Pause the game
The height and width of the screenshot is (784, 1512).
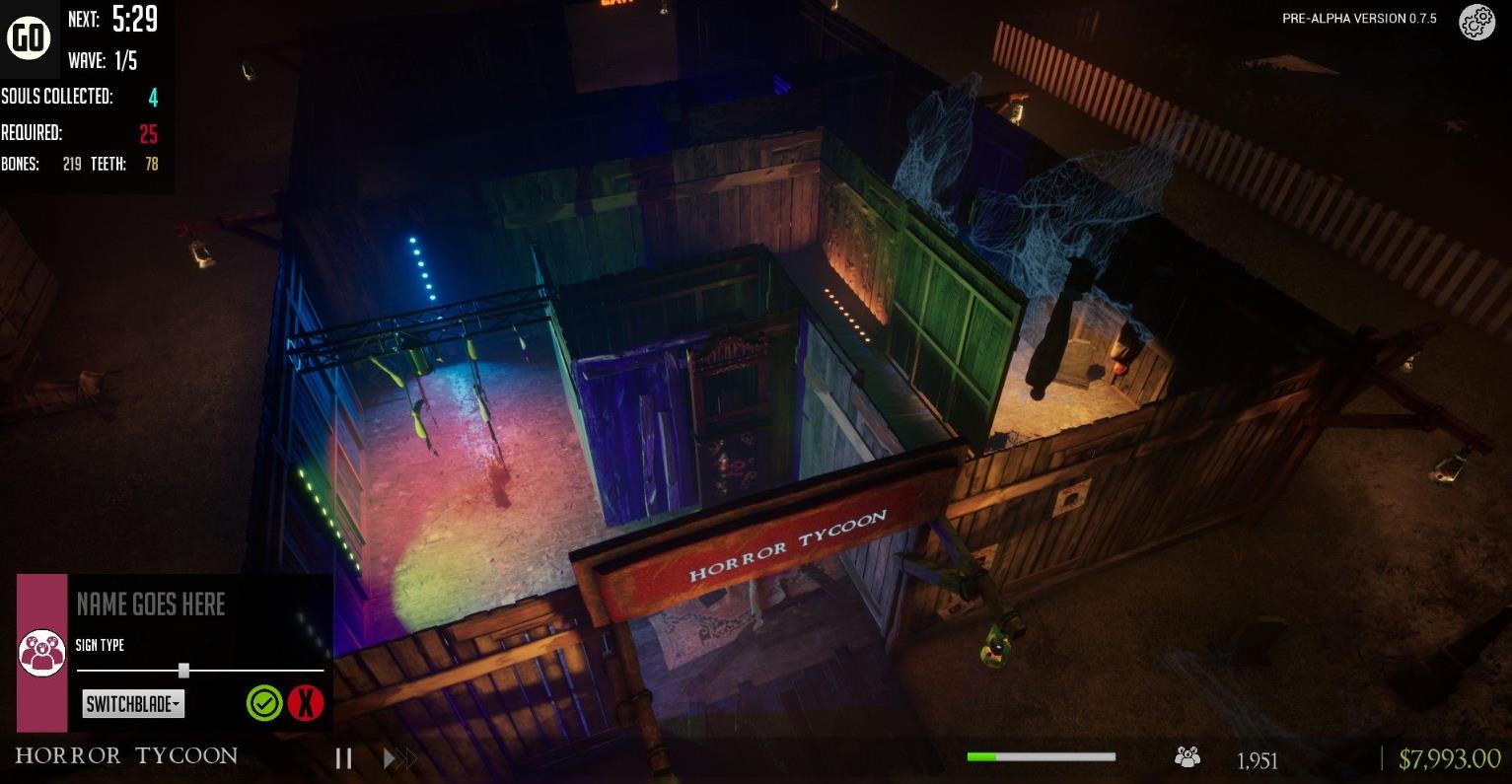click(343, 758)
